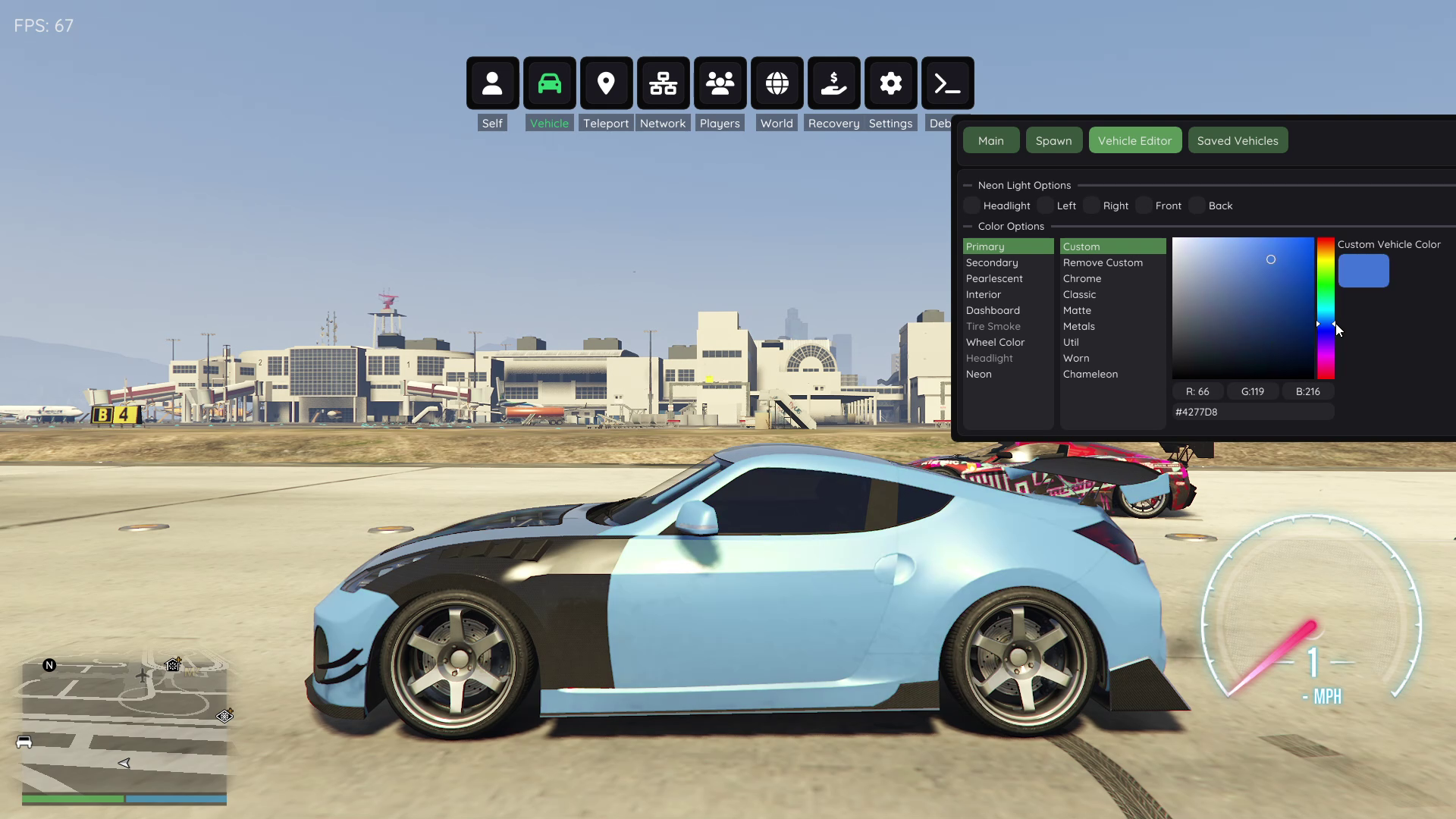The height and width of the screenshot is (819, 1456).
Task: Open the Saved Vehicles tab
Action: 1237,140
